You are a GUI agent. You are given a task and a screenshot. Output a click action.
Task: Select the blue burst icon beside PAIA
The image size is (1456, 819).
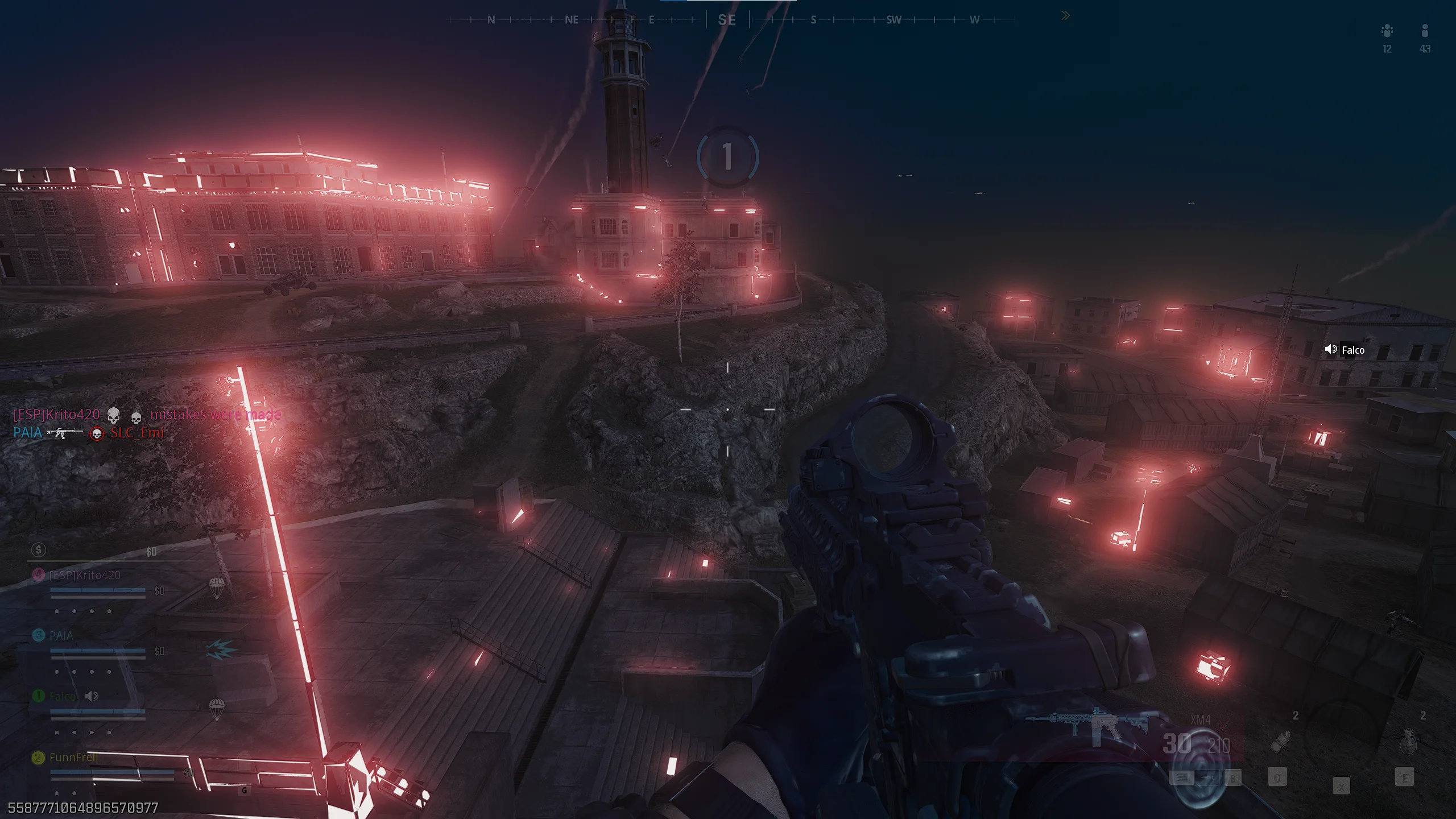[221, 649]
